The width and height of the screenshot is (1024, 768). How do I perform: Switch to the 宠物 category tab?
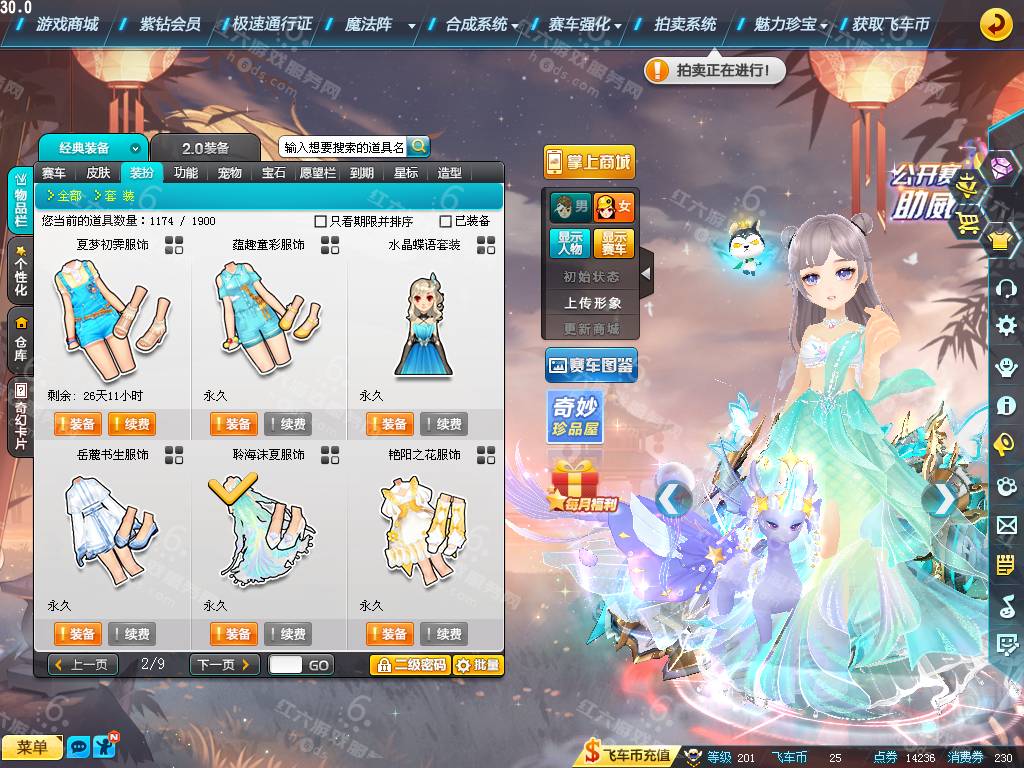pos(230,173)
